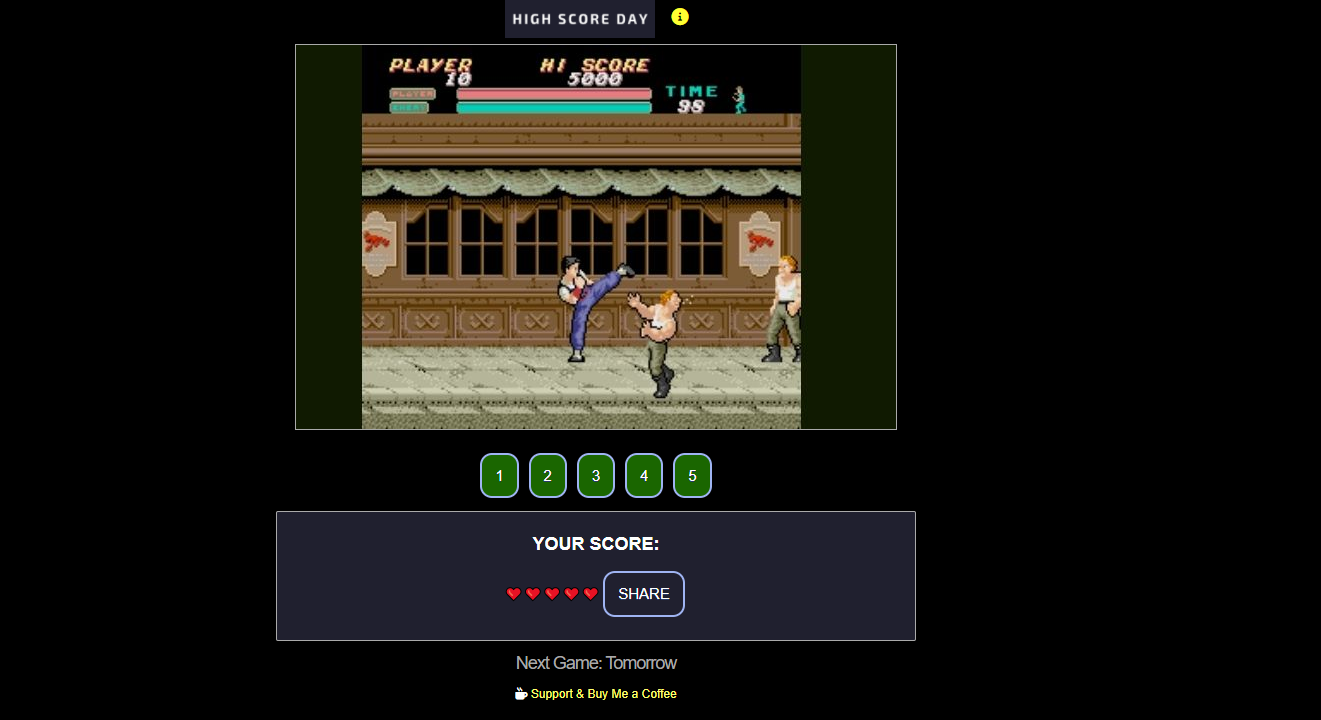Click the yellow info icon
The image size is (1321, 720).
coord(680,17)
